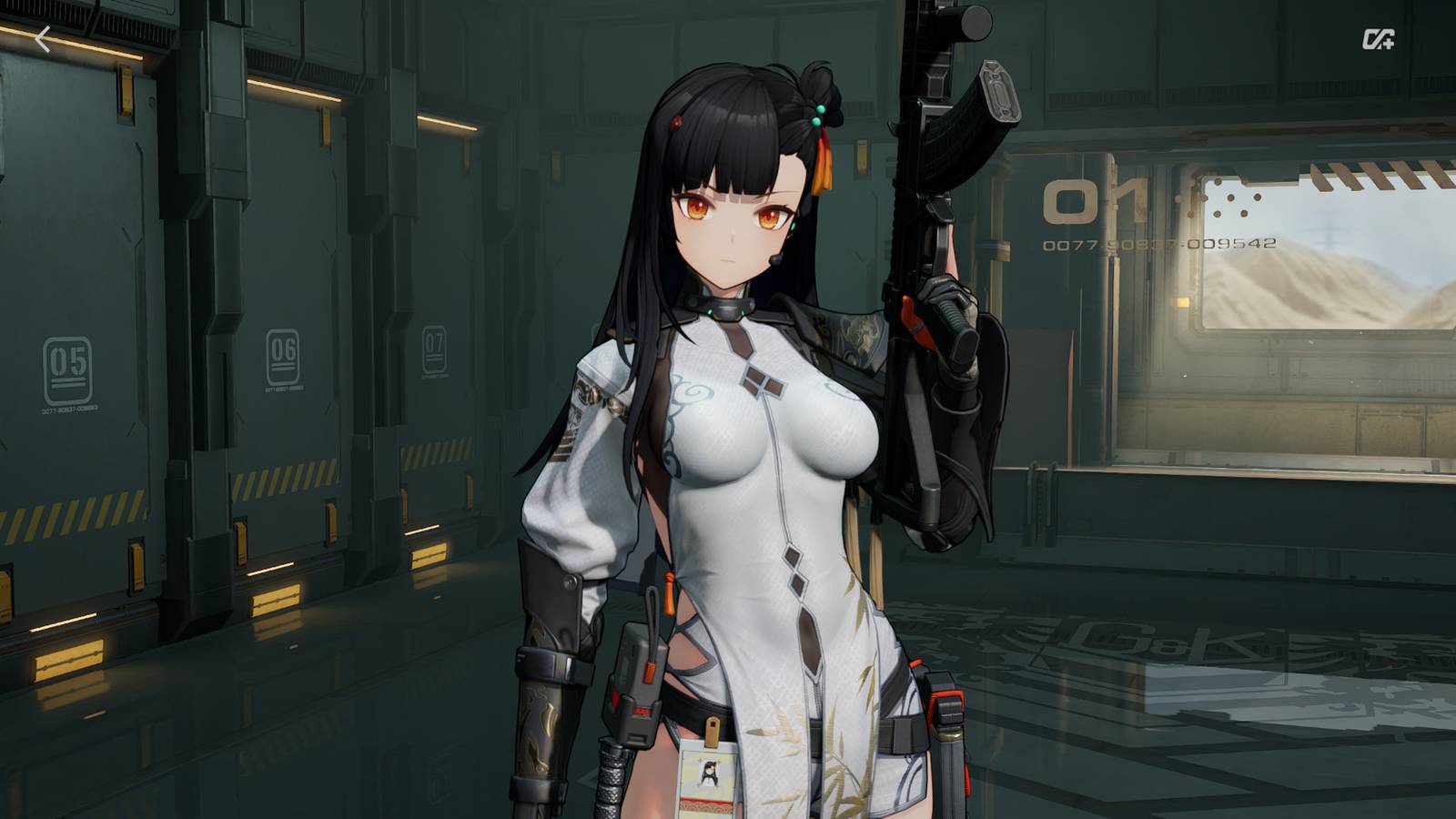Click the back arrow in top-left corner
The width and height of the screenshot is (1456, 819).
[43, 38]
